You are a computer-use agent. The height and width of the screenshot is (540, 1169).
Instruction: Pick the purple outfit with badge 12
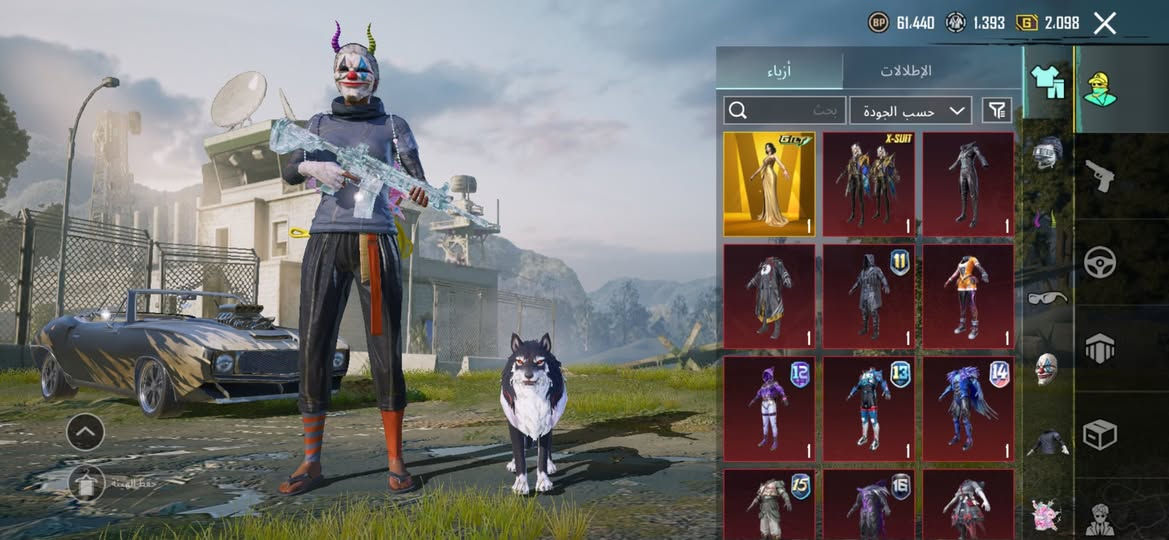click(x=769, y=408)
